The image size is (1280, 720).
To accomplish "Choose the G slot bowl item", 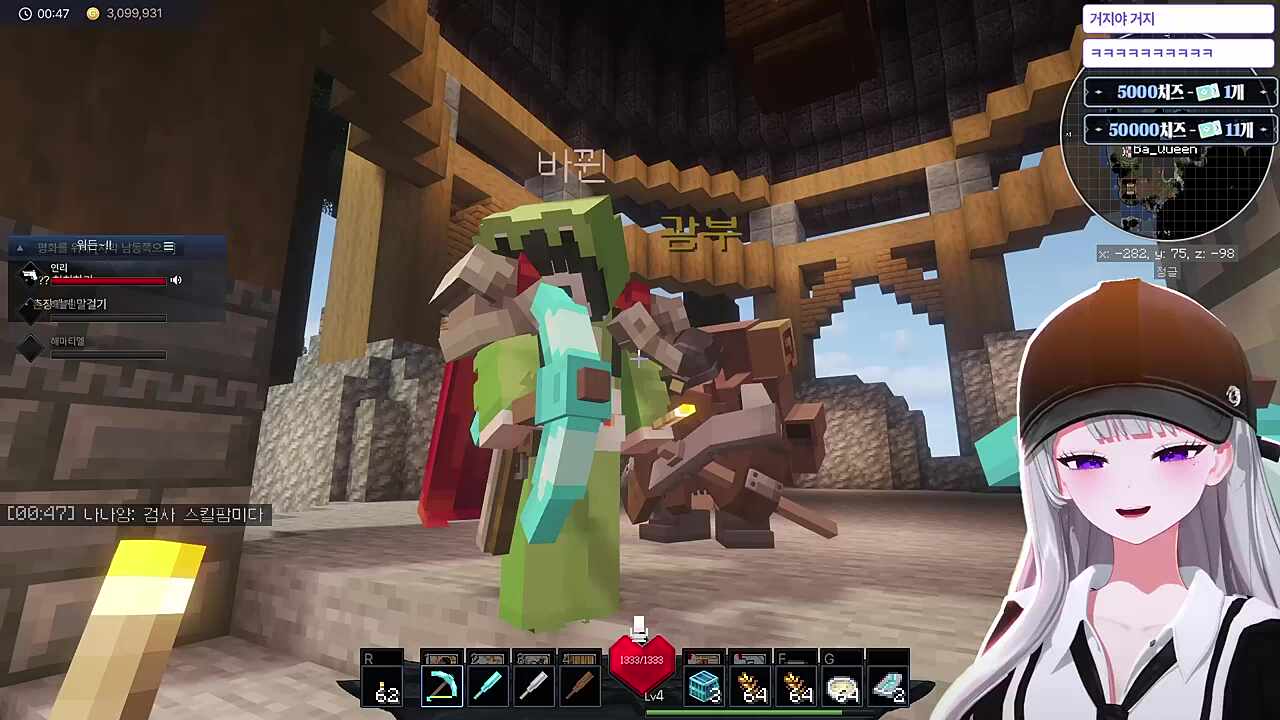I will tap(843, 688).
